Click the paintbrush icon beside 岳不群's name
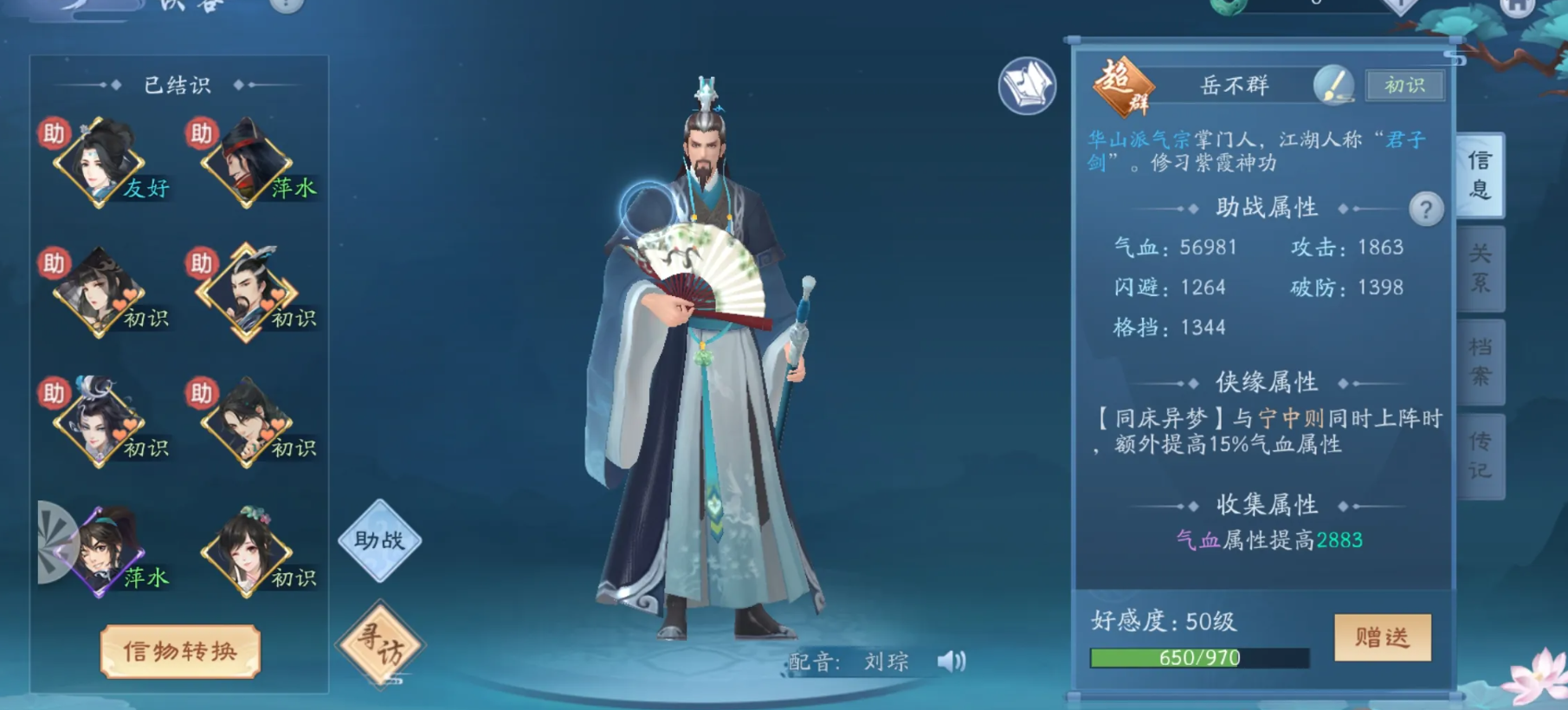This screenshot has width=1568, height=710. pyautogui.click(x=1335, y=86)
